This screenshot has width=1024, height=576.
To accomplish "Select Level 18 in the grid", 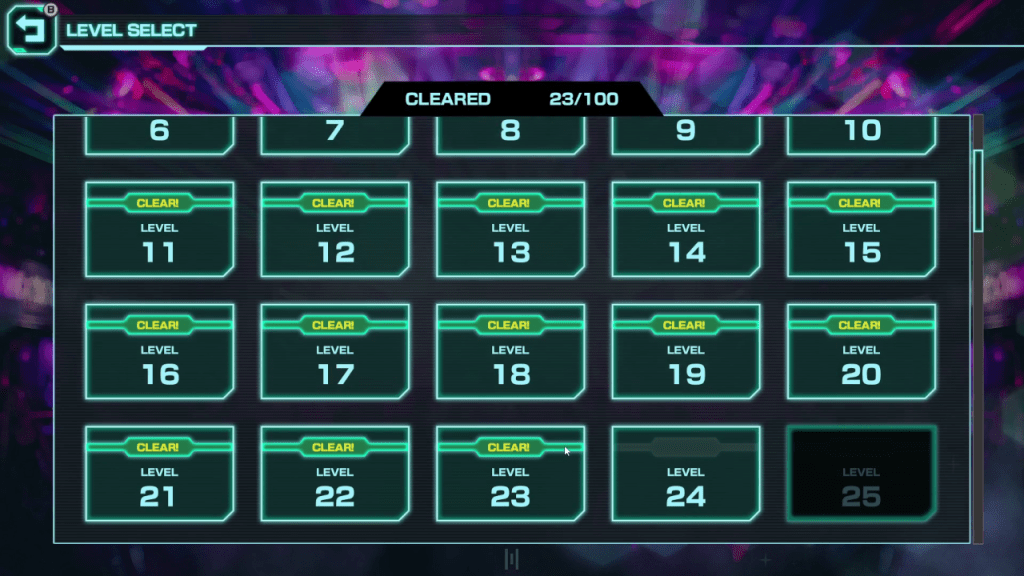I will [510, 352].
